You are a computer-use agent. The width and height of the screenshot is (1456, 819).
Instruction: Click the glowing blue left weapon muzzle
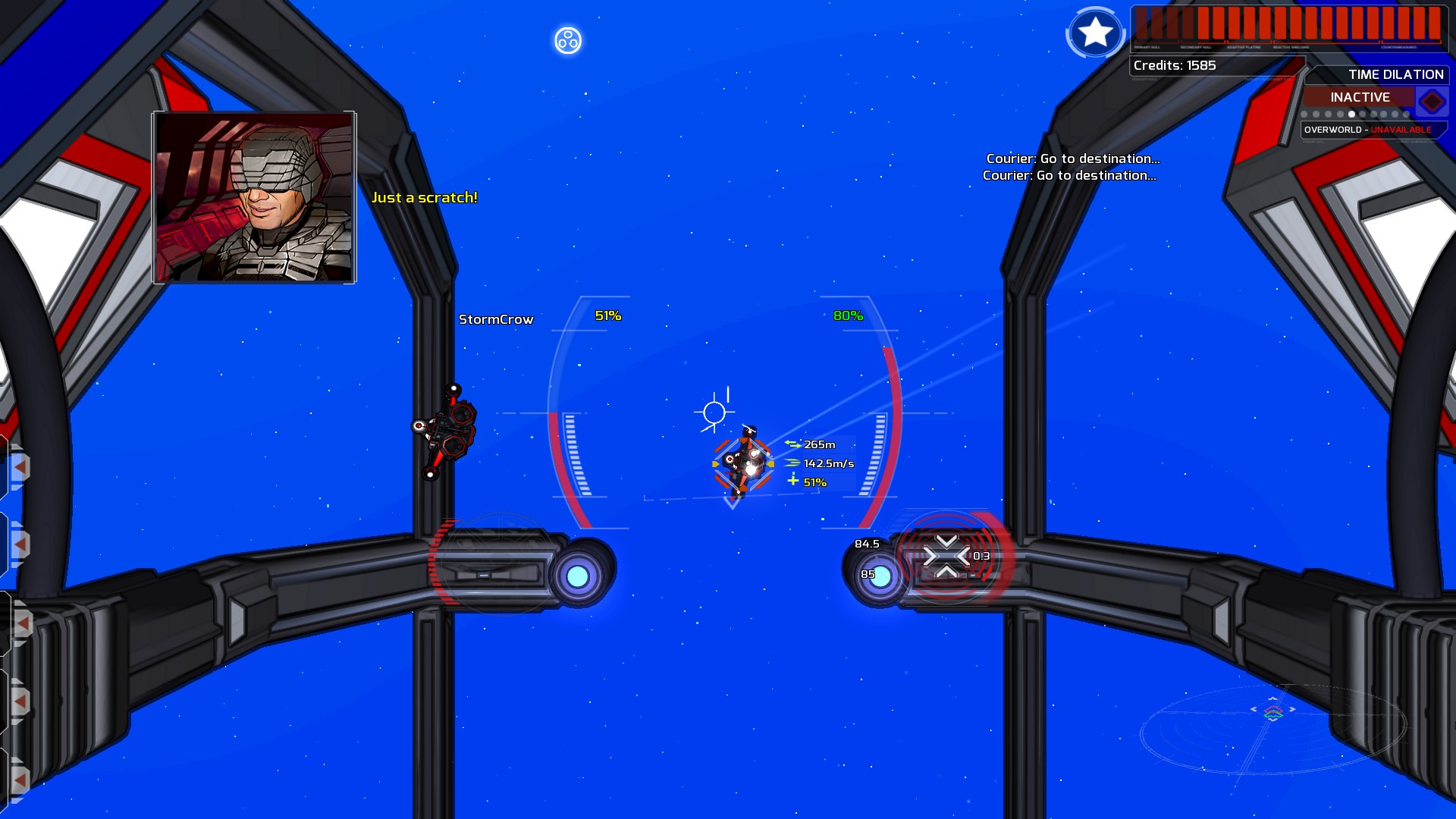(578, 577)
